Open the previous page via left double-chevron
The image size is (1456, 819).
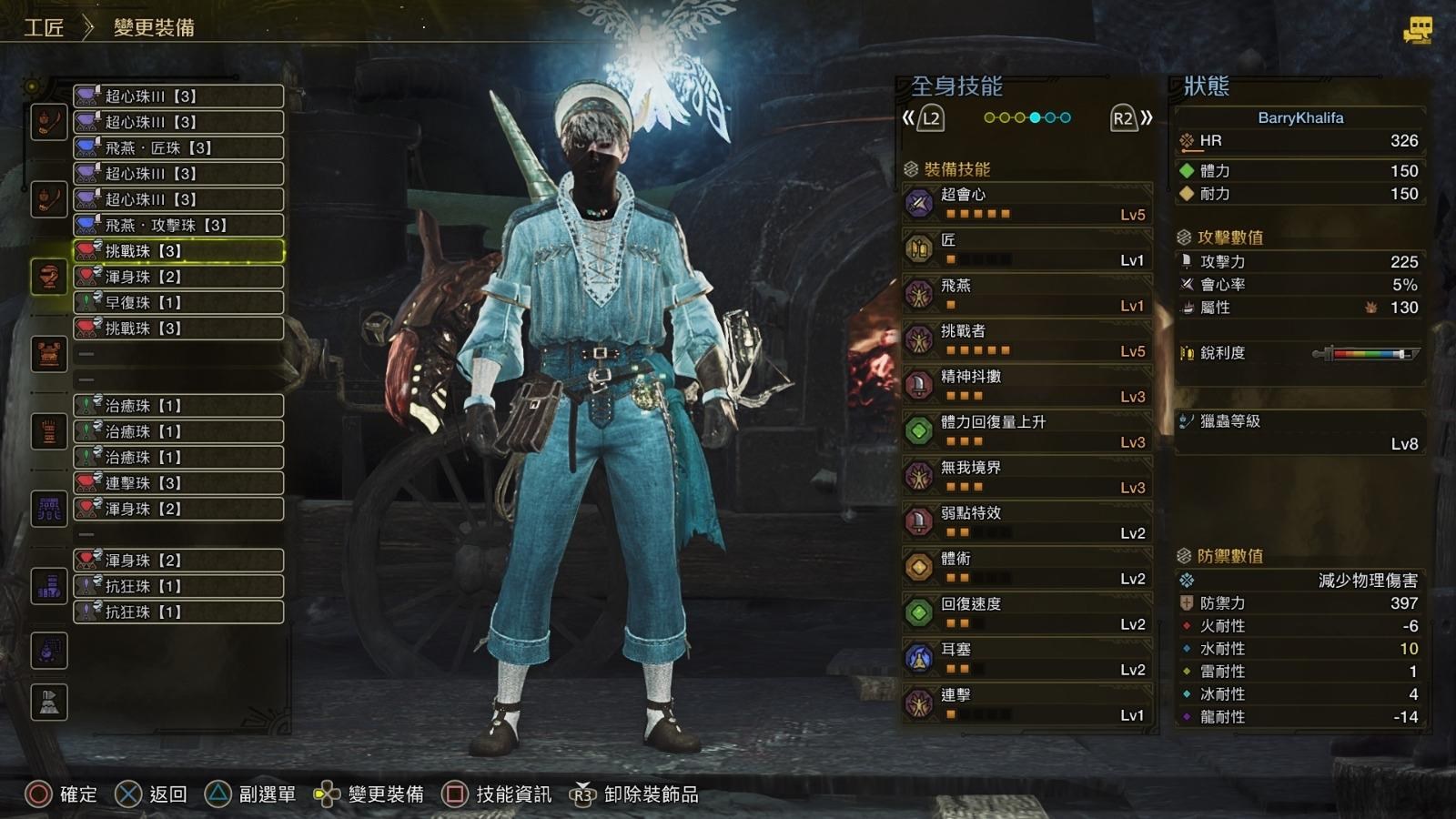pyautogui.click(x=908, y=116)
